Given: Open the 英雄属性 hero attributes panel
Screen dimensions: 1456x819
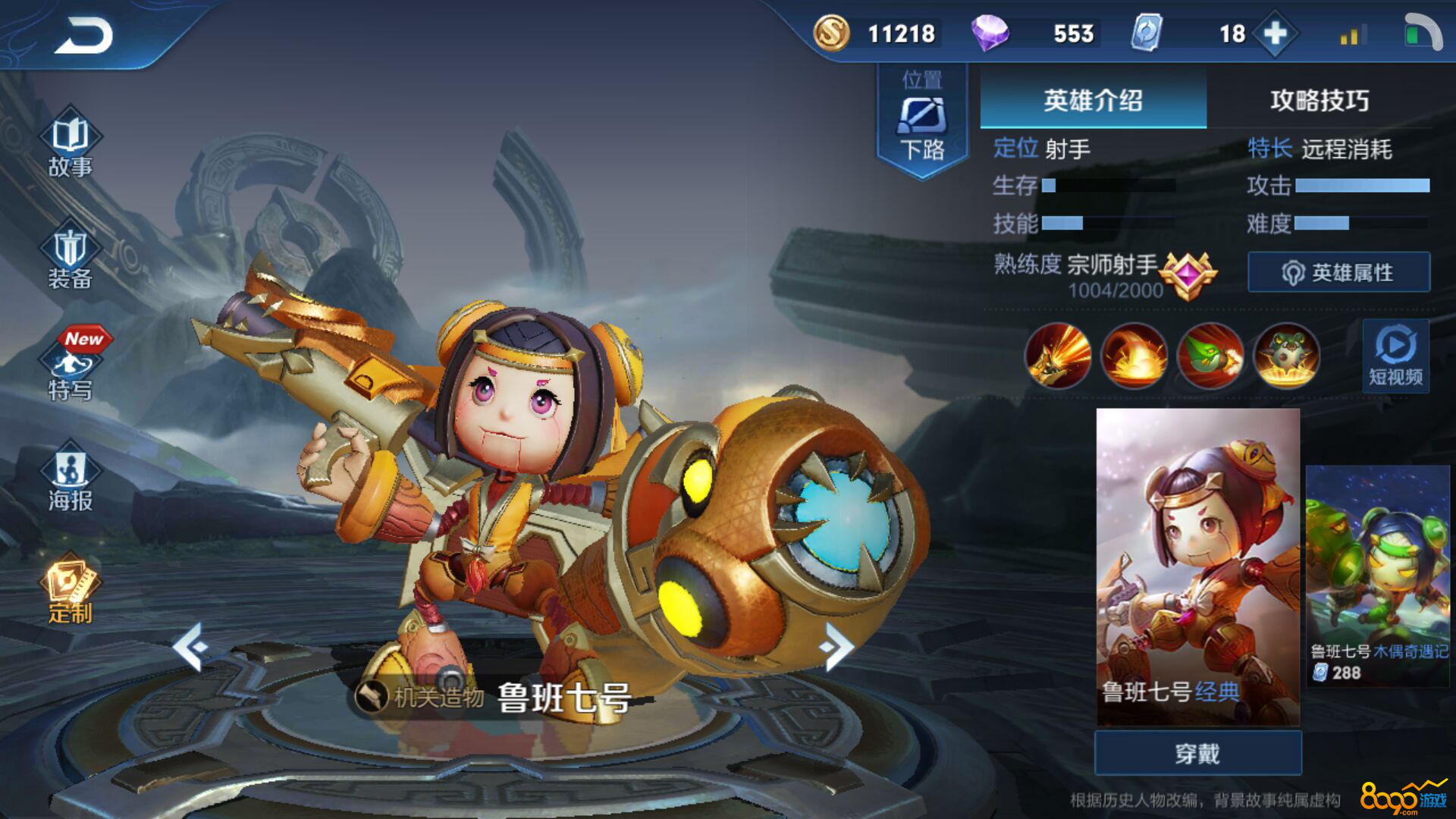Looking at the screenshot, I should click(x=1338, y=272).
